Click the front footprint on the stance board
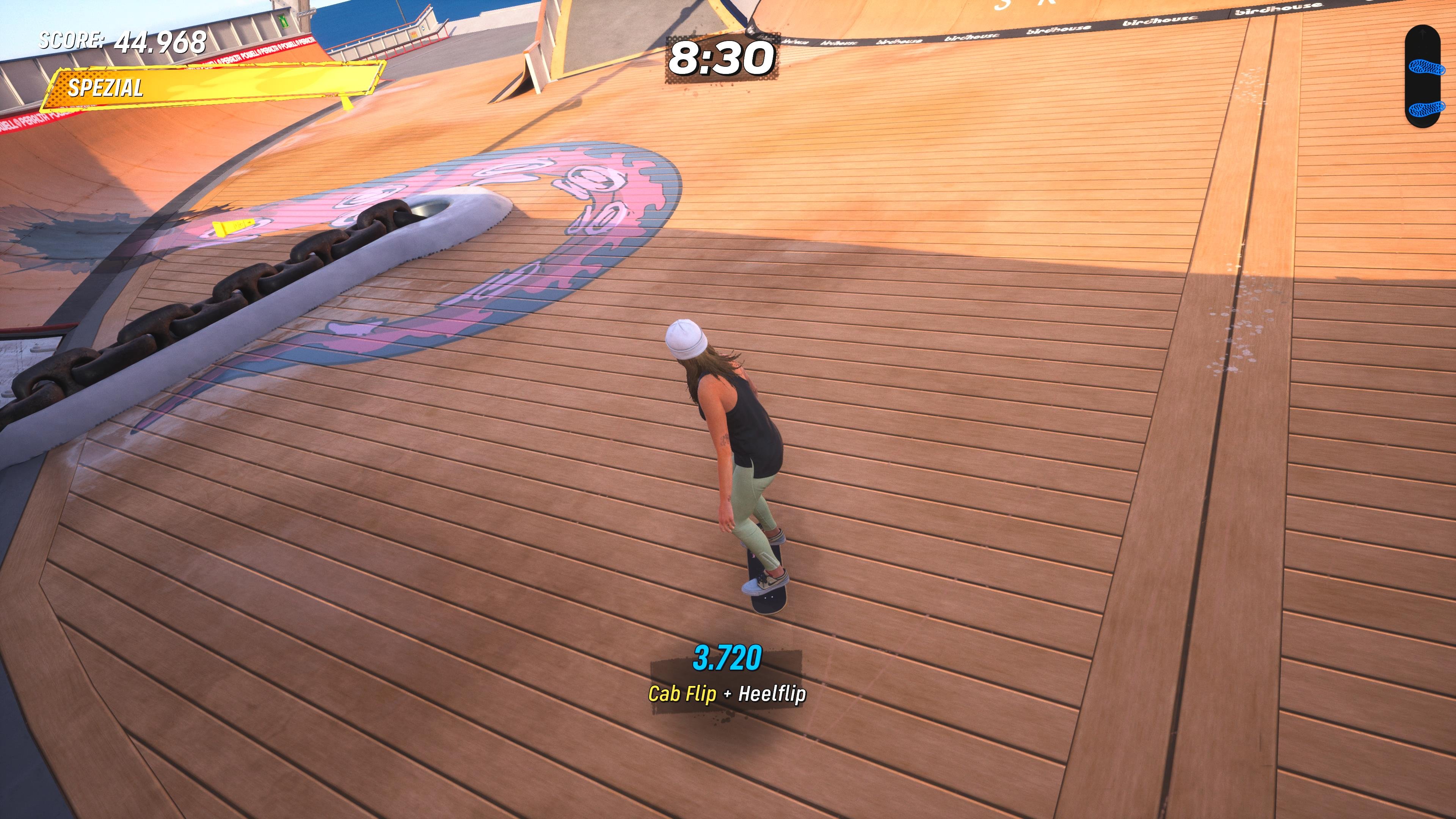This screenshot has height=819, width=1456. tap(1426, 67)
